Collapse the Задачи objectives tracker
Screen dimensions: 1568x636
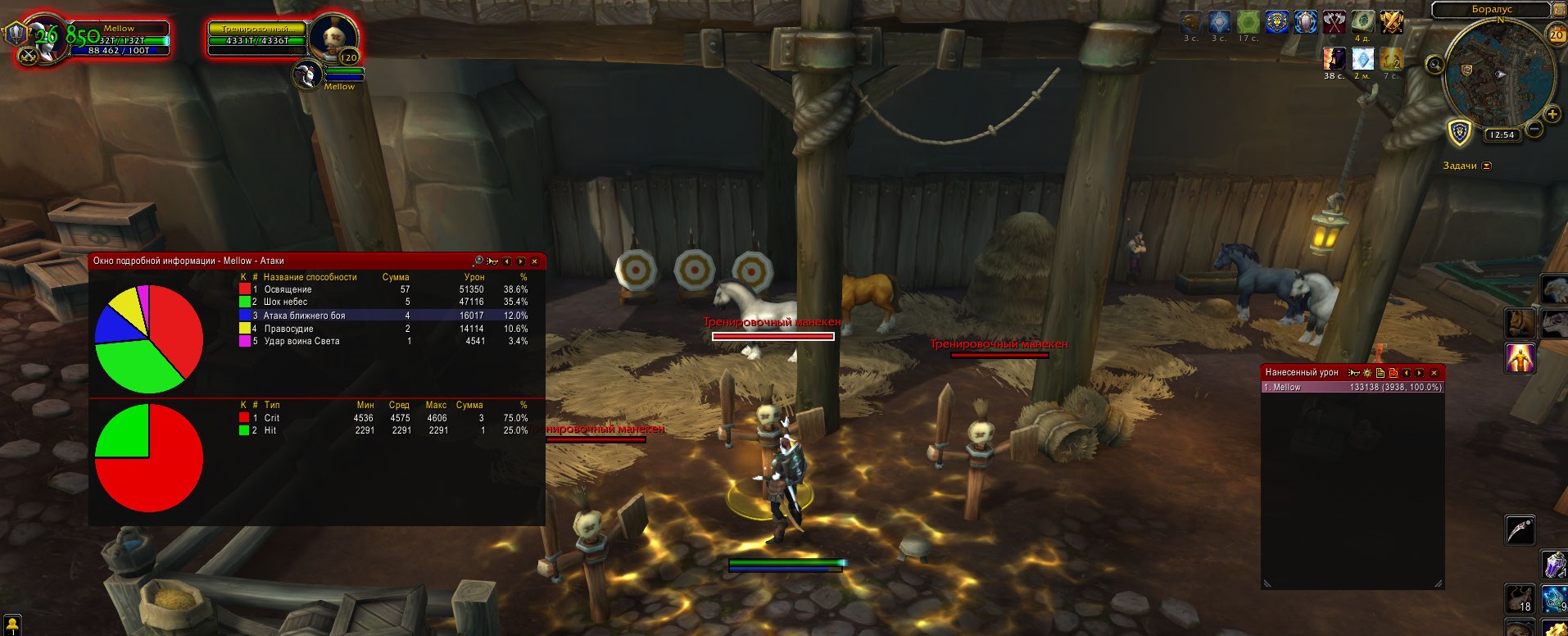(1487, 166)
